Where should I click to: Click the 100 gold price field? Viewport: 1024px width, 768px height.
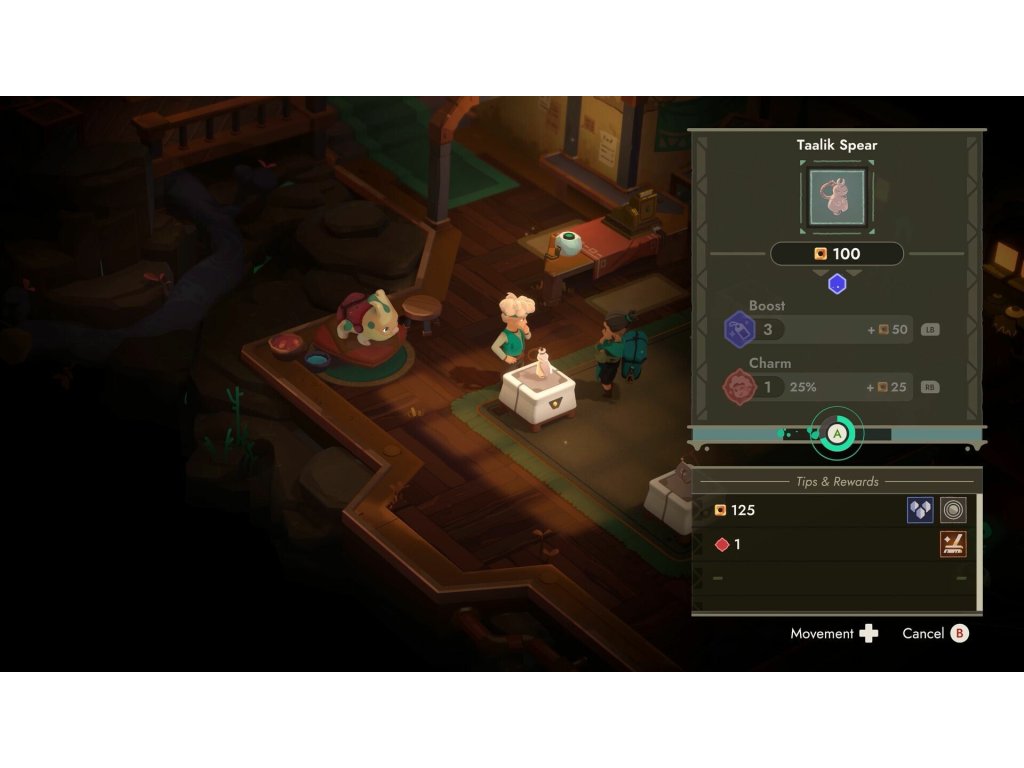click(x=837, y=254)
